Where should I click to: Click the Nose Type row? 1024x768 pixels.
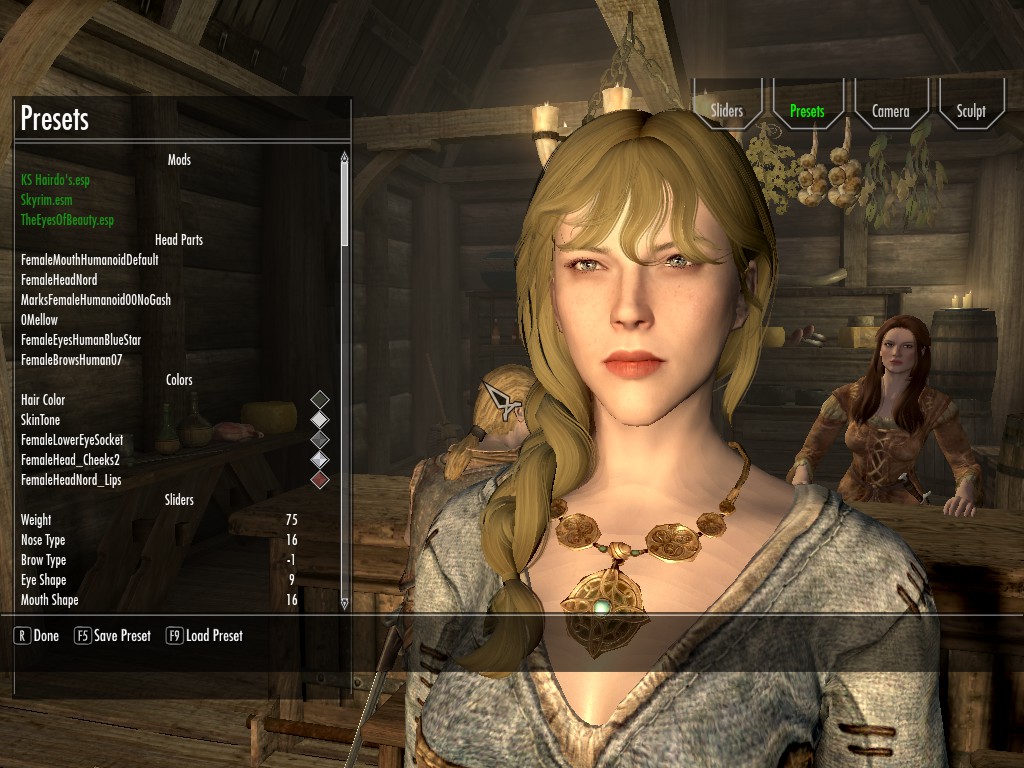(160, 540)
